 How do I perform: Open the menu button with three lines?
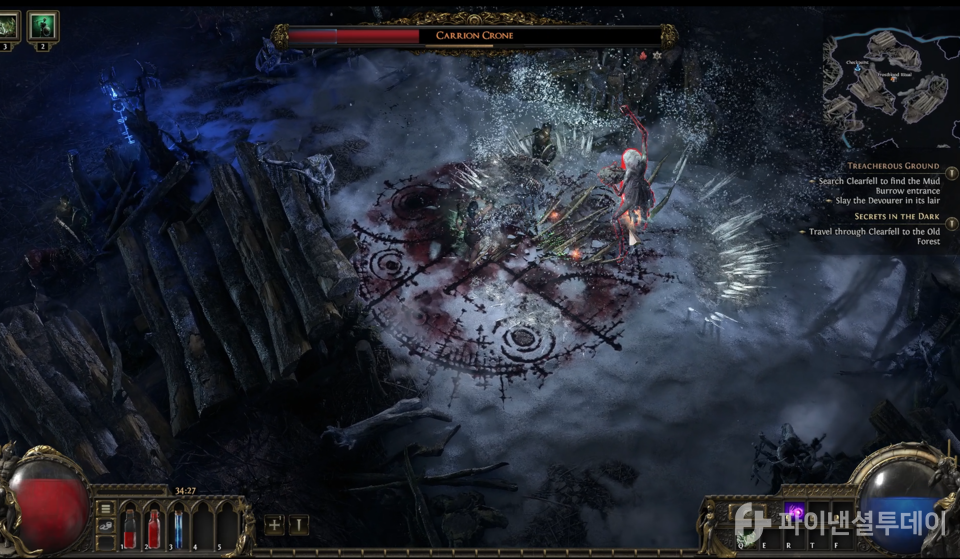tap(105, 509)
